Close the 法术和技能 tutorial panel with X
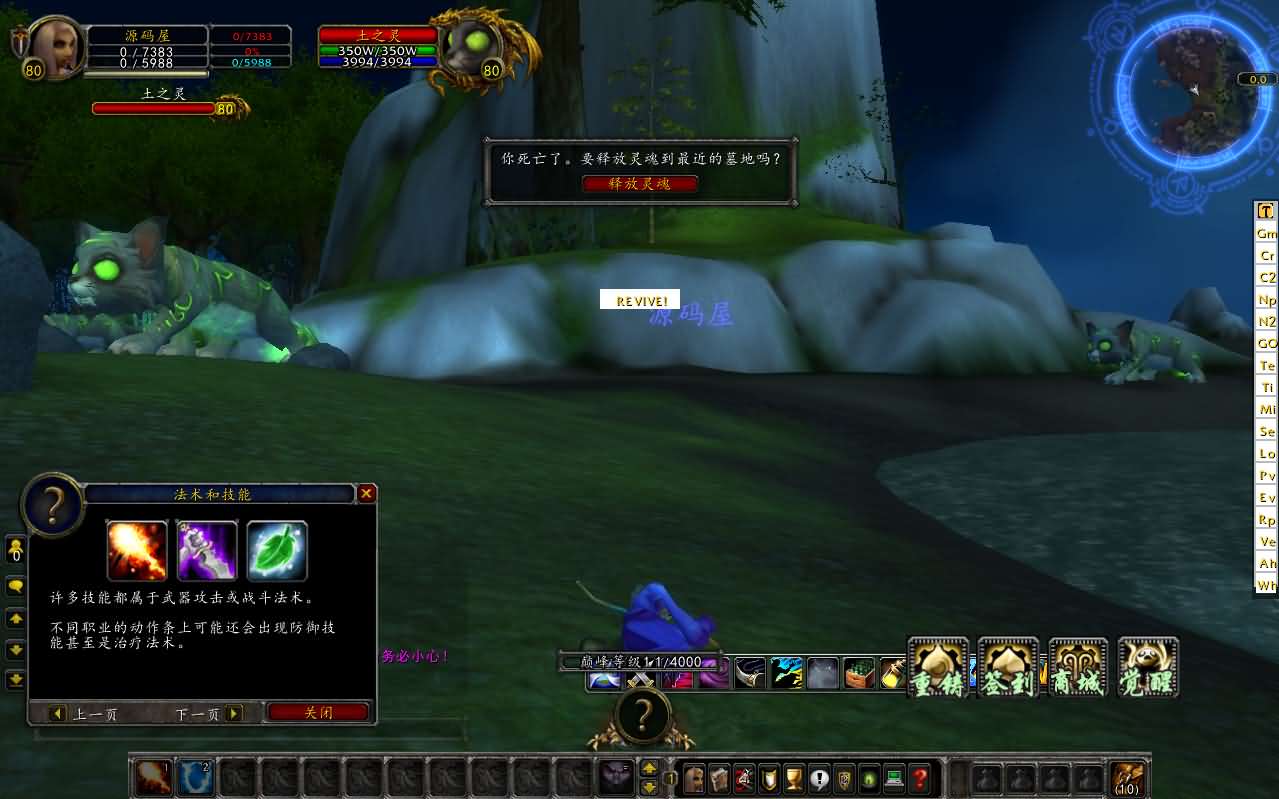The image size is (1279, 799). pyautogui.click(x=367, y=493)
